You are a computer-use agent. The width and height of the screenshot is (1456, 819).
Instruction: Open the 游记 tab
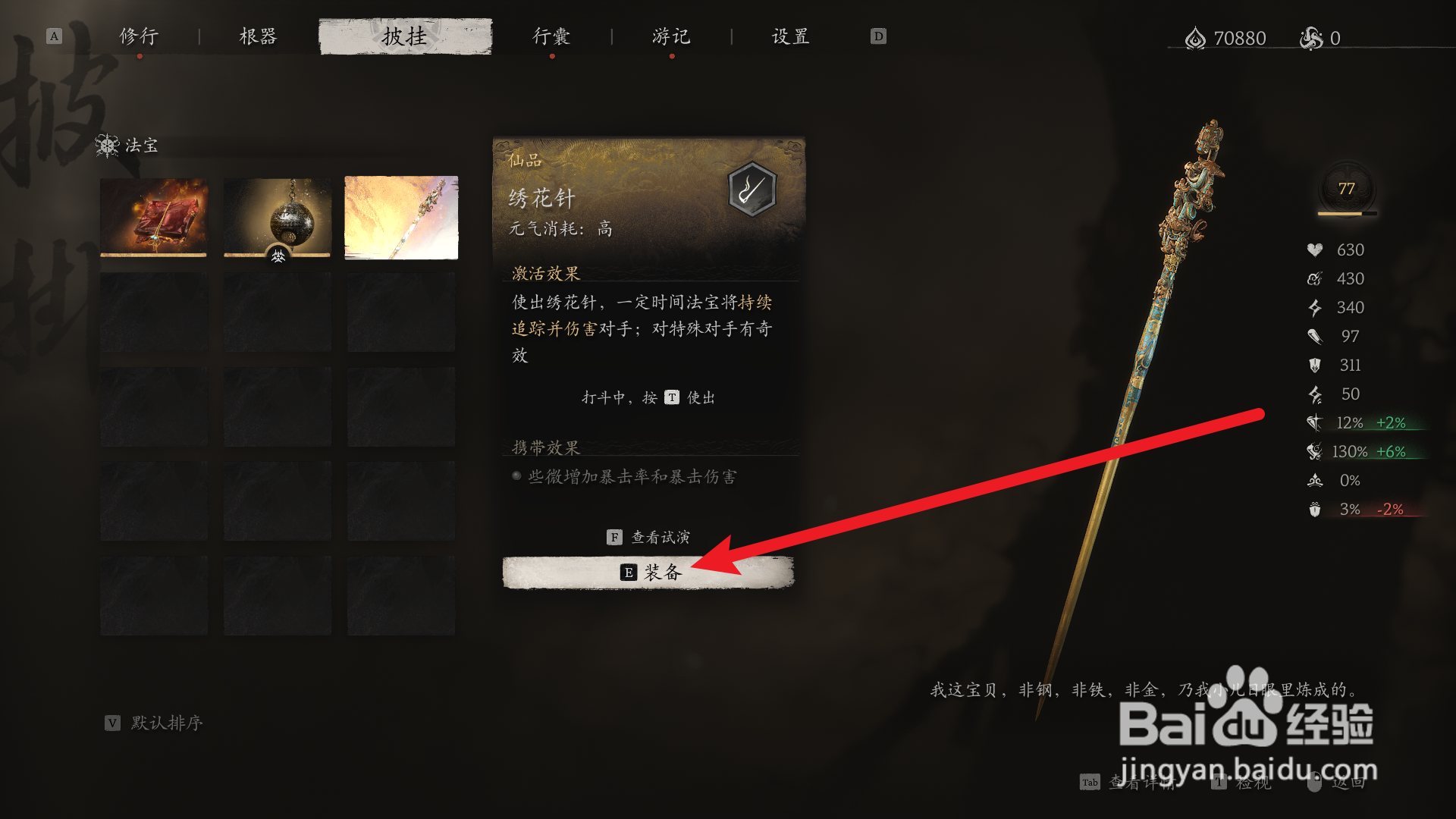click(670, 36)
